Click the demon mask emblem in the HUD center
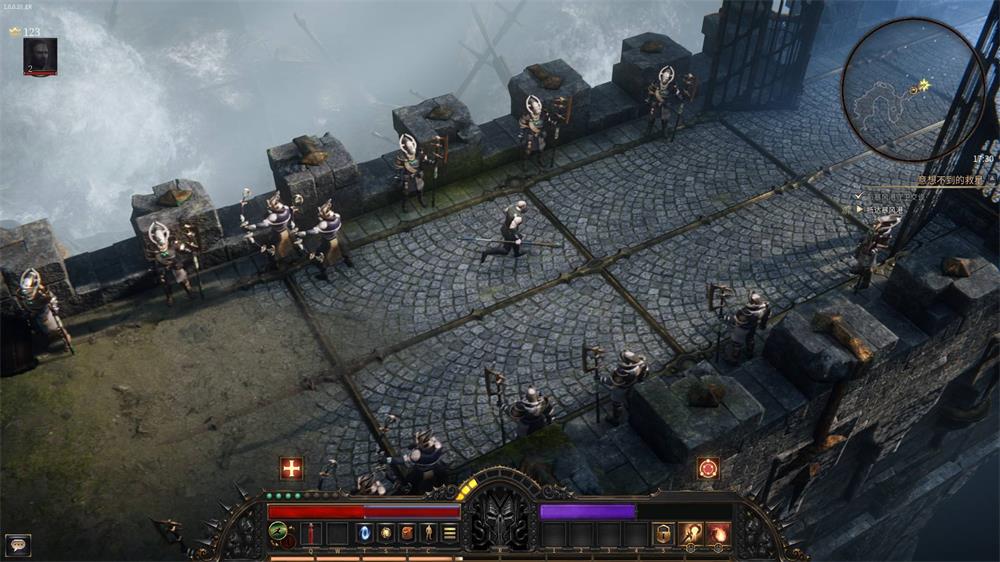The width and height of the screenshot is (1000, 562). coord(499,516)
